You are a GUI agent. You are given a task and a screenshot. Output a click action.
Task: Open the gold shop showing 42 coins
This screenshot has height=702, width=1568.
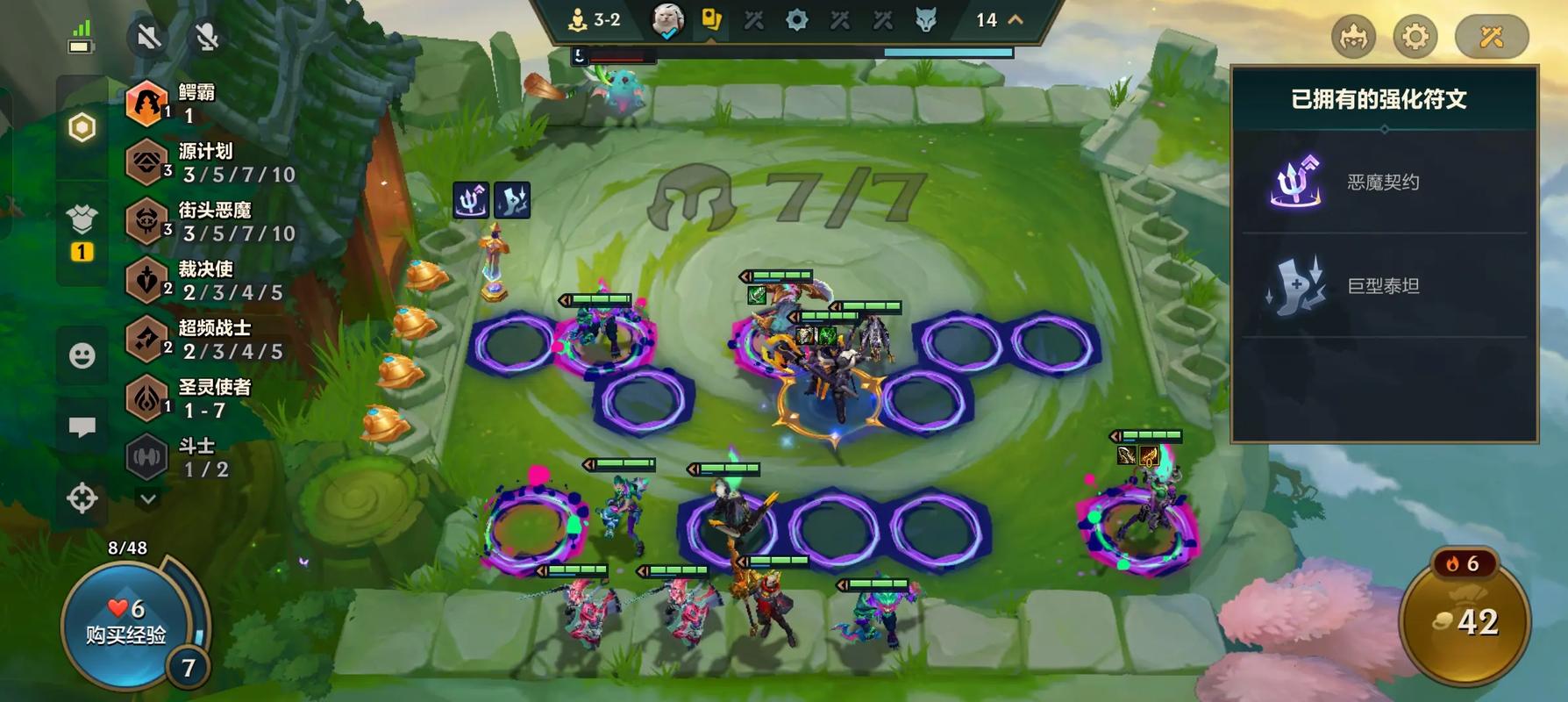1465,622
